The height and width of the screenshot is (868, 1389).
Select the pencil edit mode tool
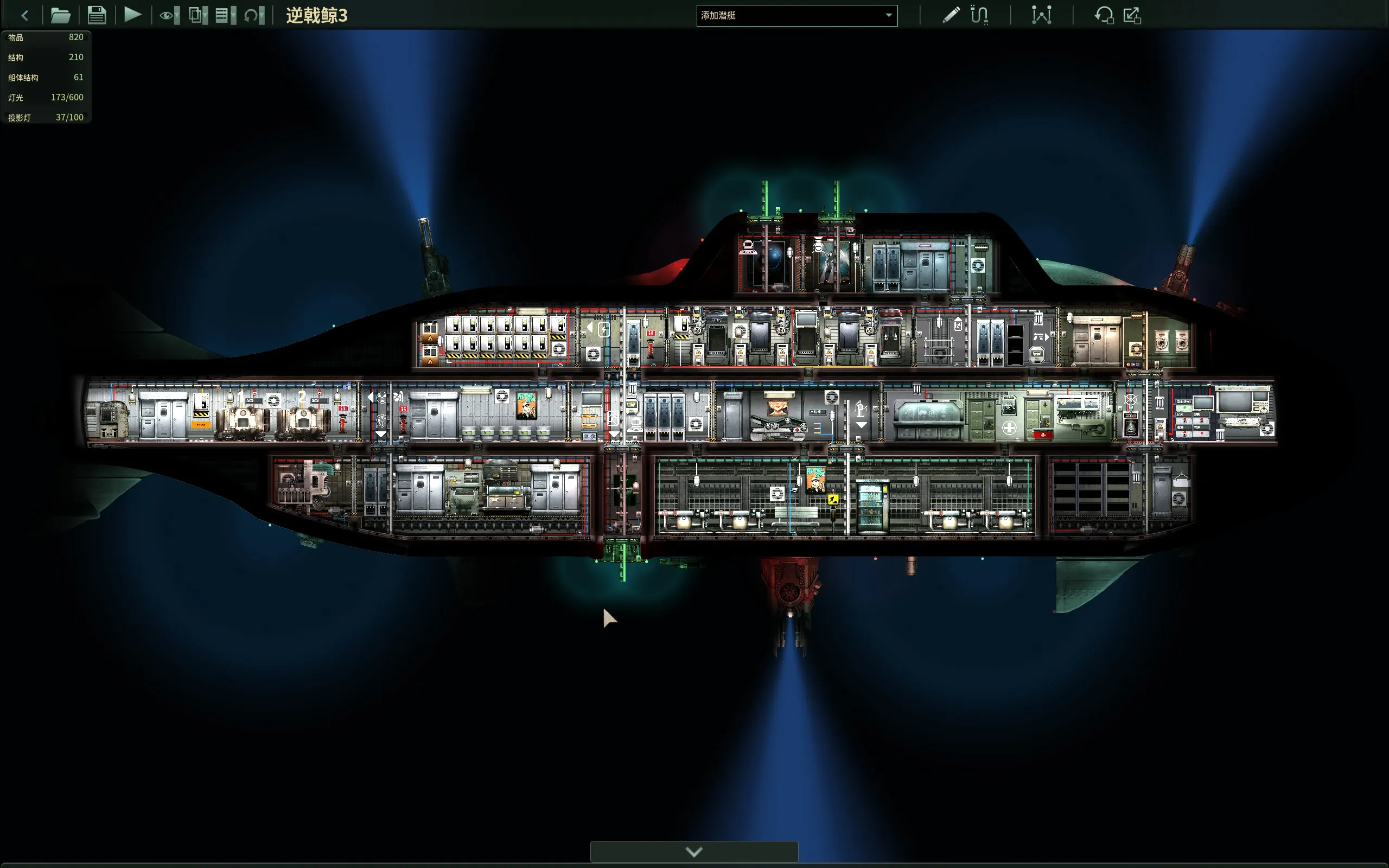coord(951,15)
